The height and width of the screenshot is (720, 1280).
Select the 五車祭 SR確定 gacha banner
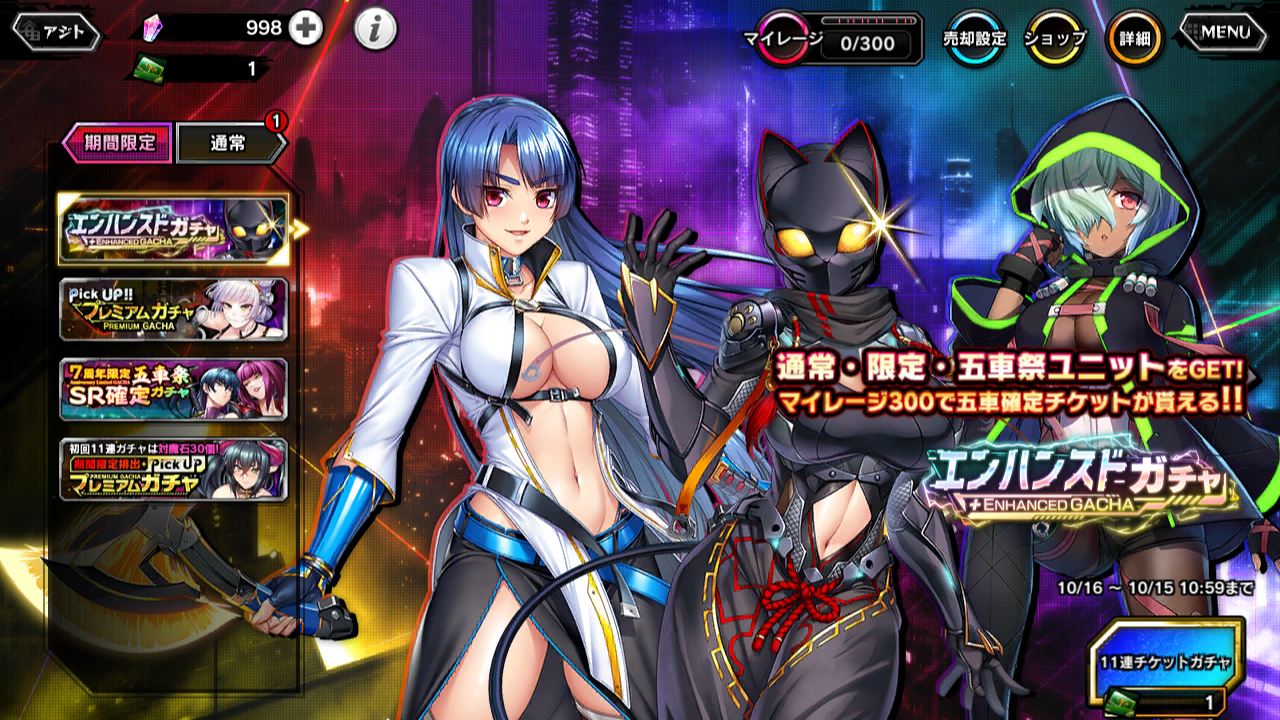click(x=174, y=389)
